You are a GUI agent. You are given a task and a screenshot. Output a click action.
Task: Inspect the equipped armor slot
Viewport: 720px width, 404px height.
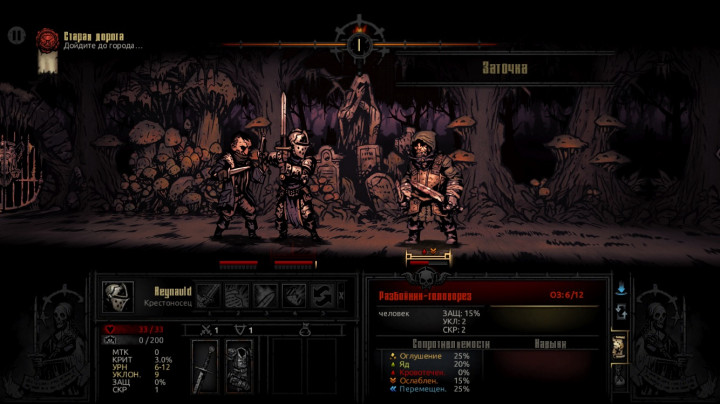(239, 364)
